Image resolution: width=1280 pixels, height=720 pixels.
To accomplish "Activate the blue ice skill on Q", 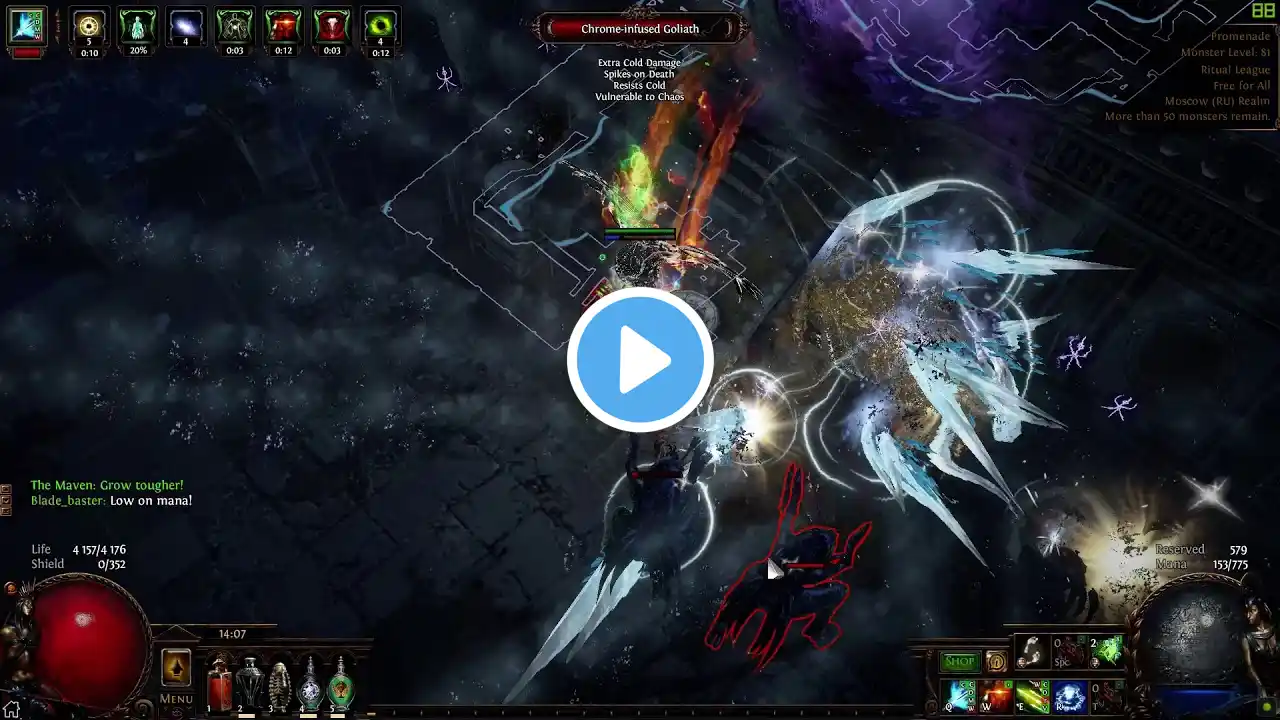I will click(x=960, y=696).
